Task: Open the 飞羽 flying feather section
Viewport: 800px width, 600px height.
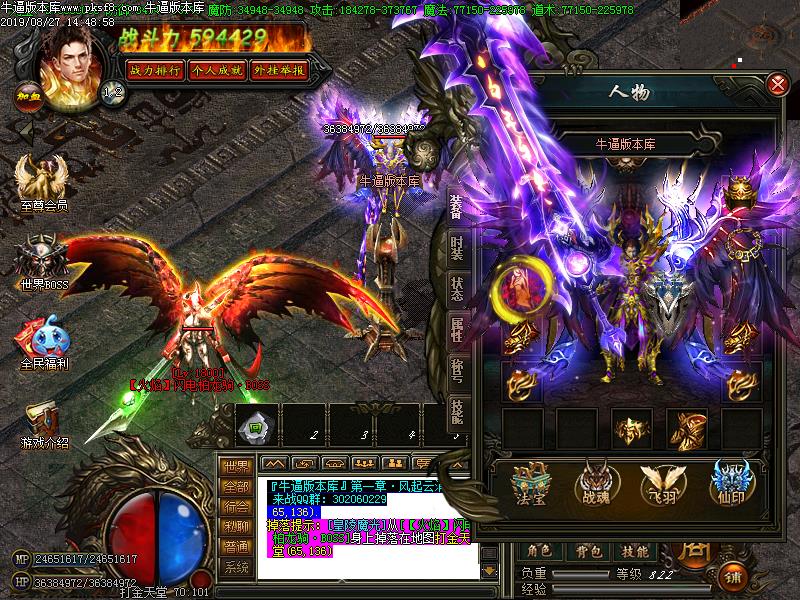Action: coord(658,481)
